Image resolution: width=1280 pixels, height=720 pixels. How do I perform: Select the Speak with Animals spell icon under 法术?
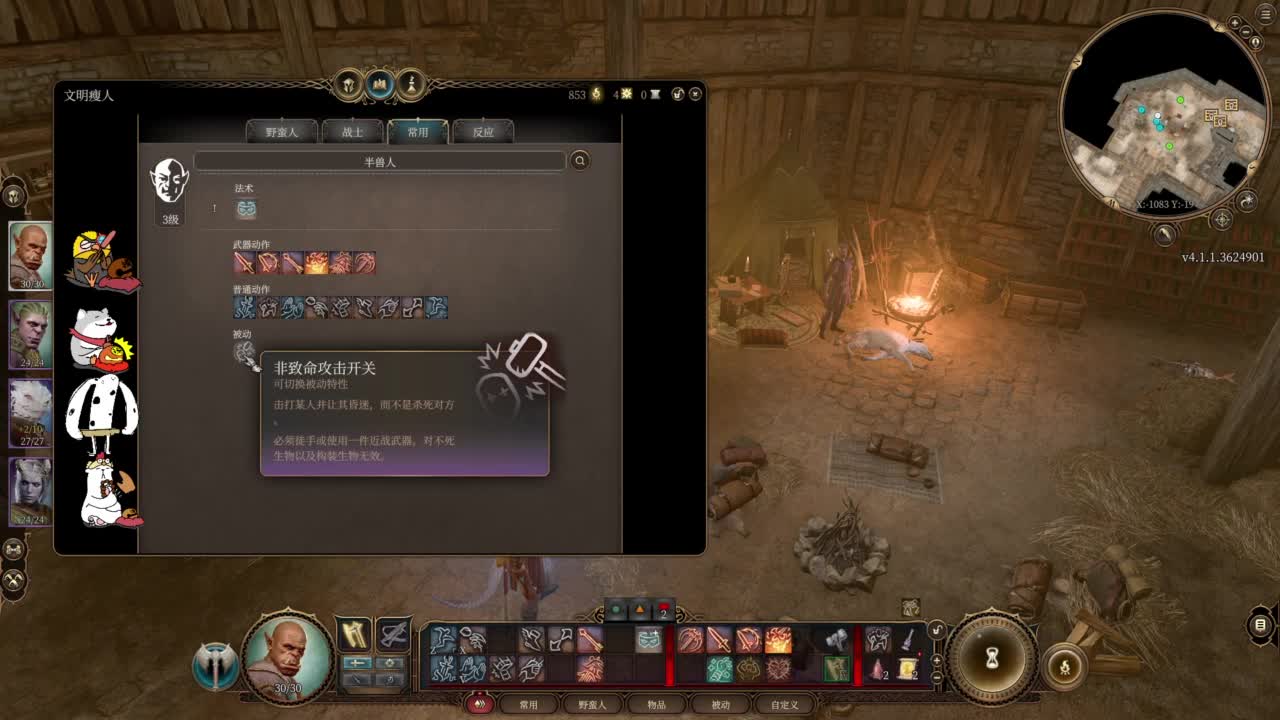point(245,209)
